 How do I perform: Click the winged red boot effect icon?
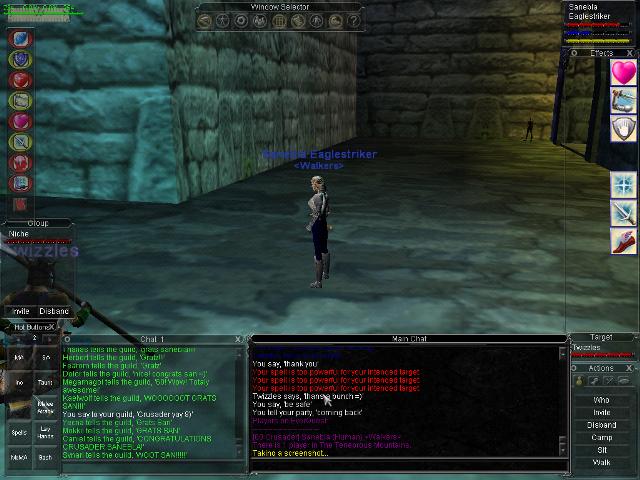[624, 241]
